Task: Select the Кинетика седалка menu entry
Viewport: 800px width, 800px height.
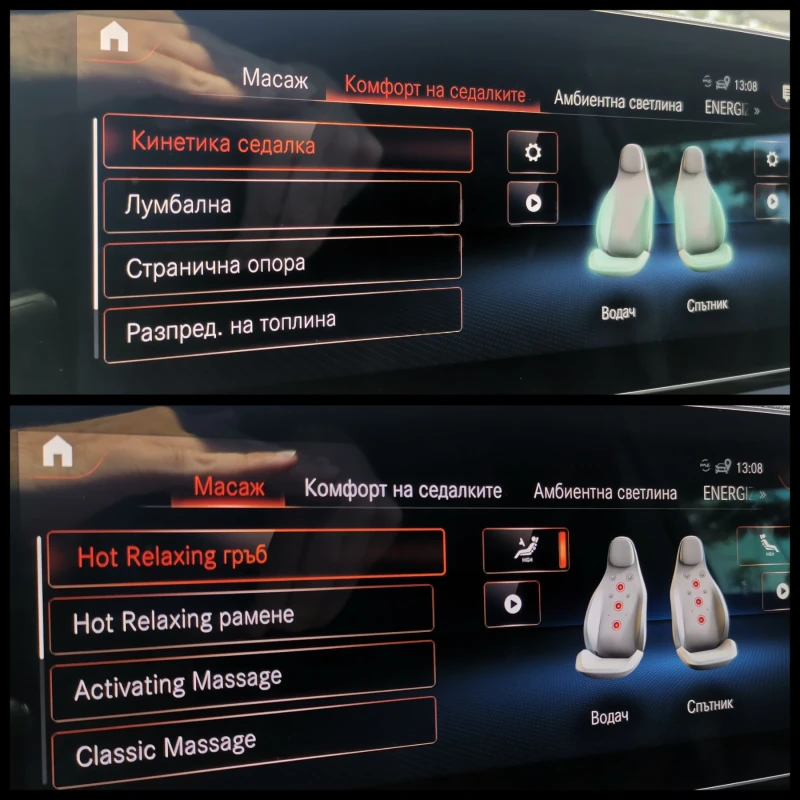Action: 287,148
